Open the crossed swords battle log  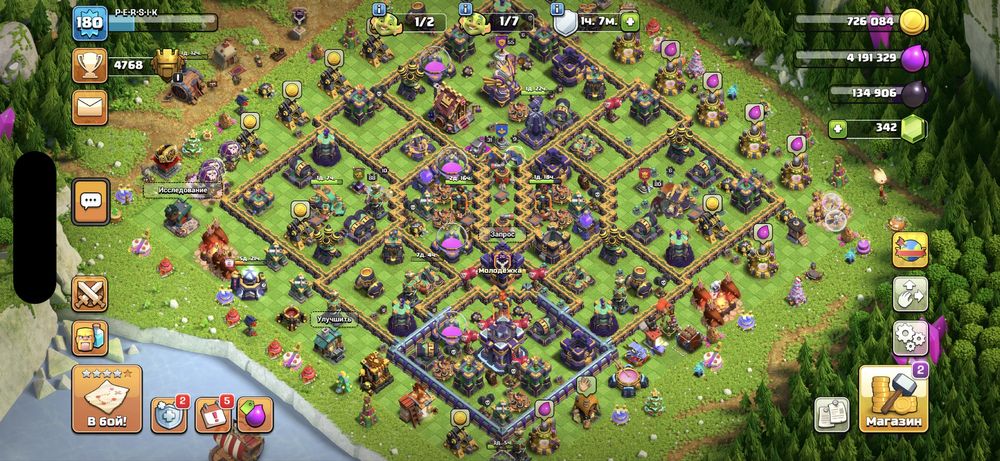(90, 294)
